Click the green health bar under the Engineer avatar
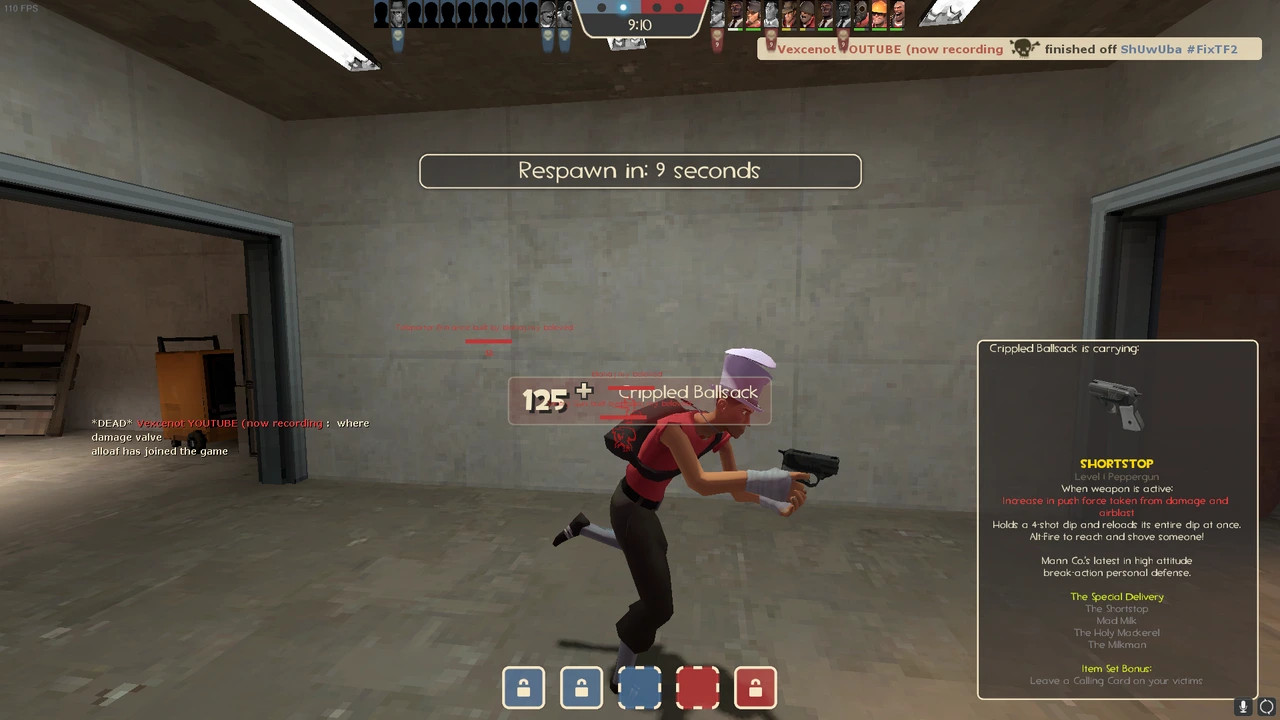The height and width of the screenshot is (720, 1280). tap(878, 28)
